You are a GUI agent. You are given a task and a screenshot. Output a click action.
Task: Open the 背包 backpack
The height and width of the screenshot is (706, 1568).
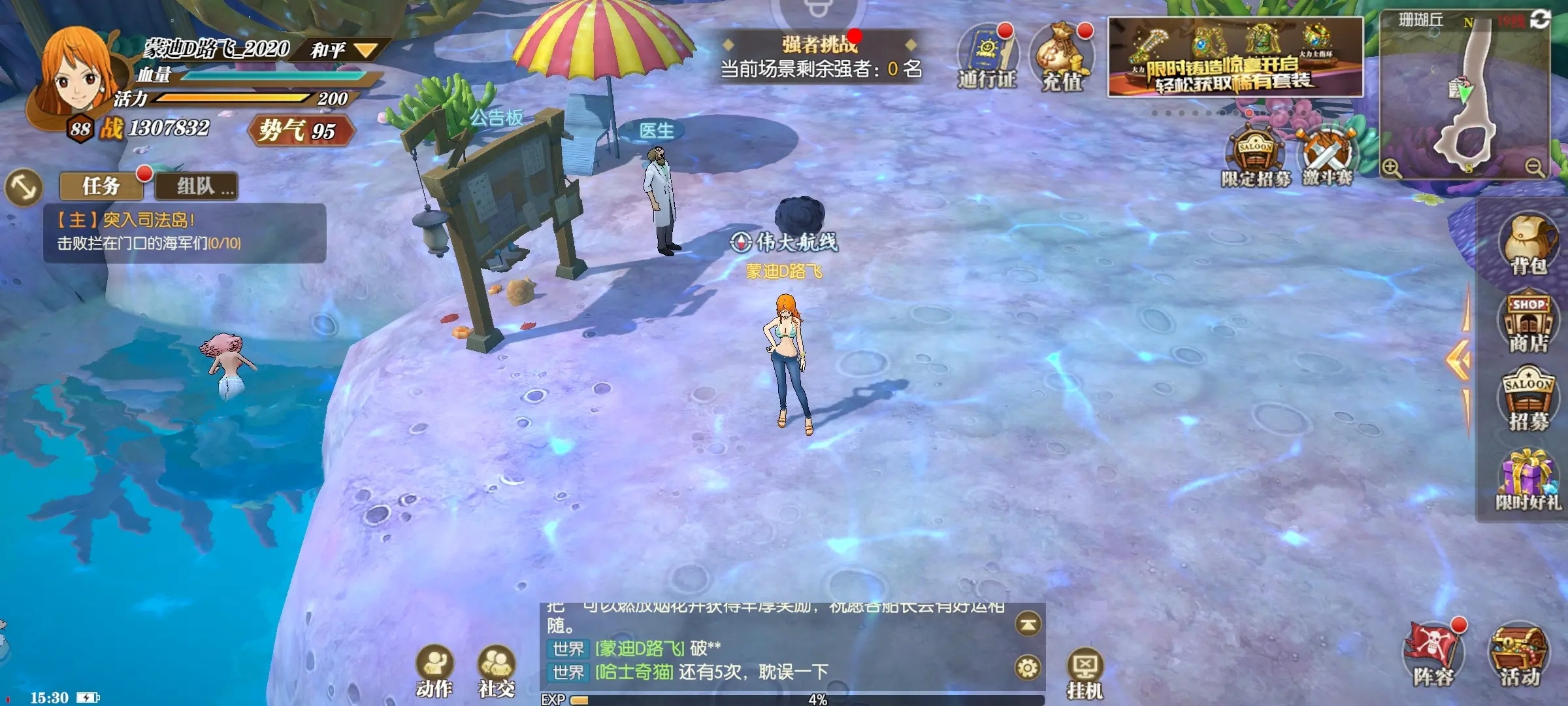pyautogui.click(x=1527, y=243)
